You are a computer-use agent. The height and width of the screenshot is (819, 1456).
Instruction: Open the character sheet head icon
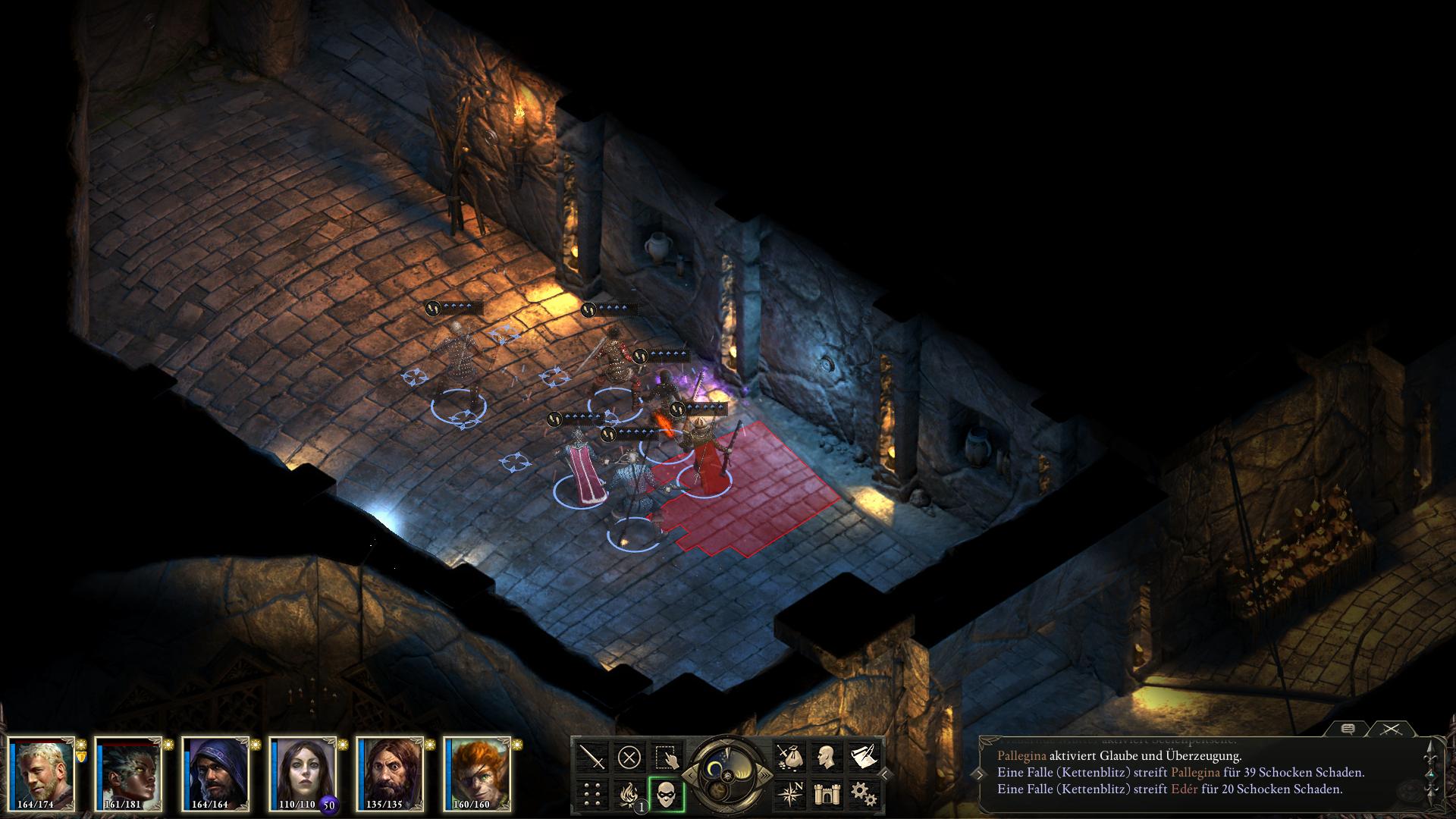click(827, 756)
